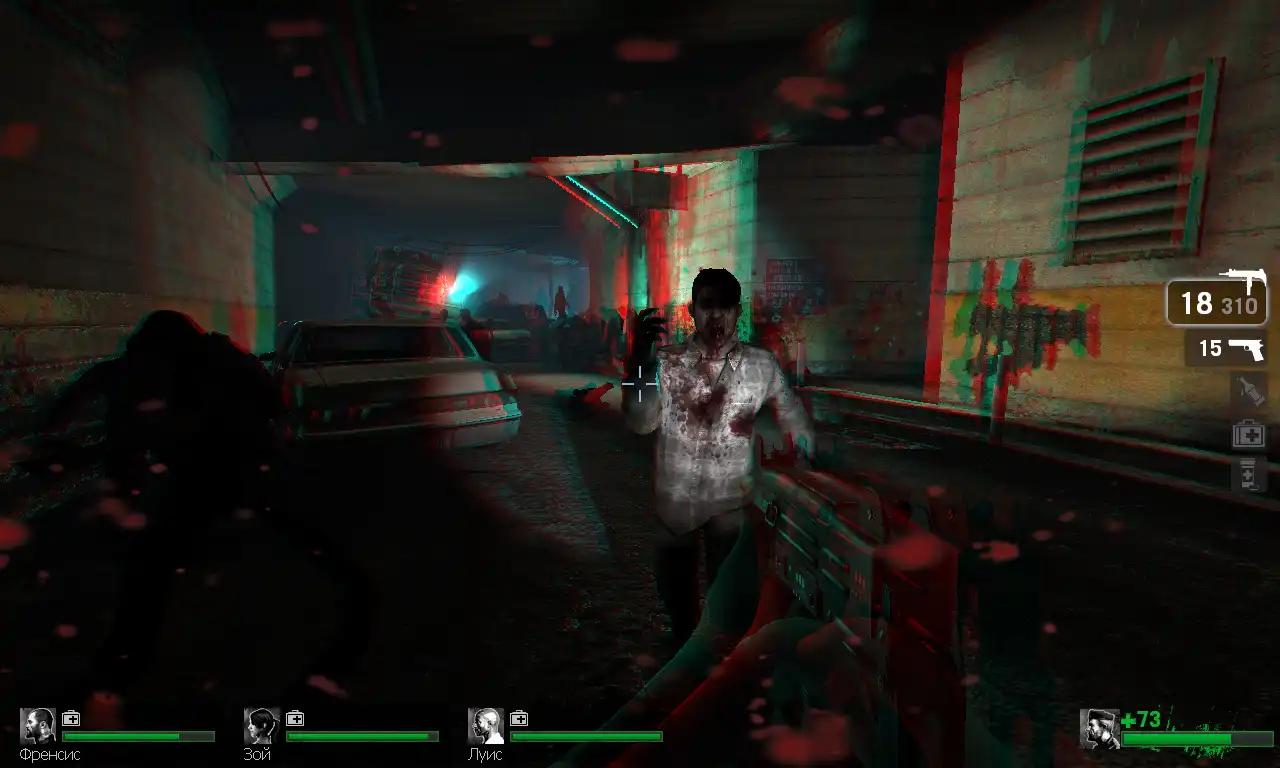The height and width of the screenshot is (768, 1280).
Task: Click your own survivor portrait
Action: pos(1099,728)
